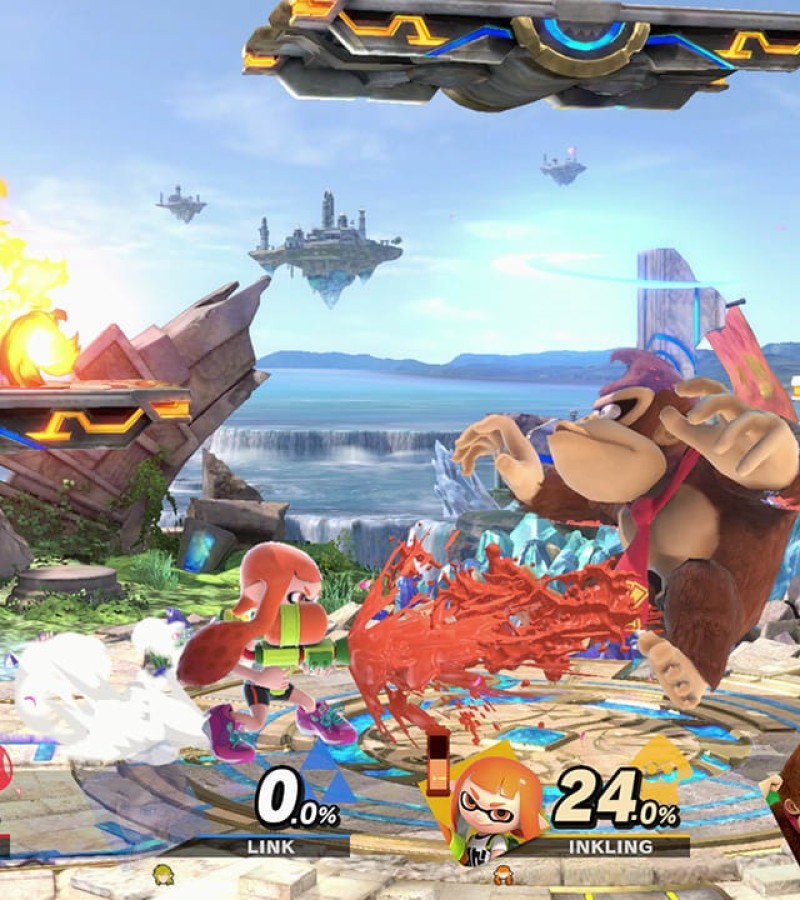The image size is (800, 900).
Task: Click Link's stock icon below his nameplate
Action: [161, 876]
